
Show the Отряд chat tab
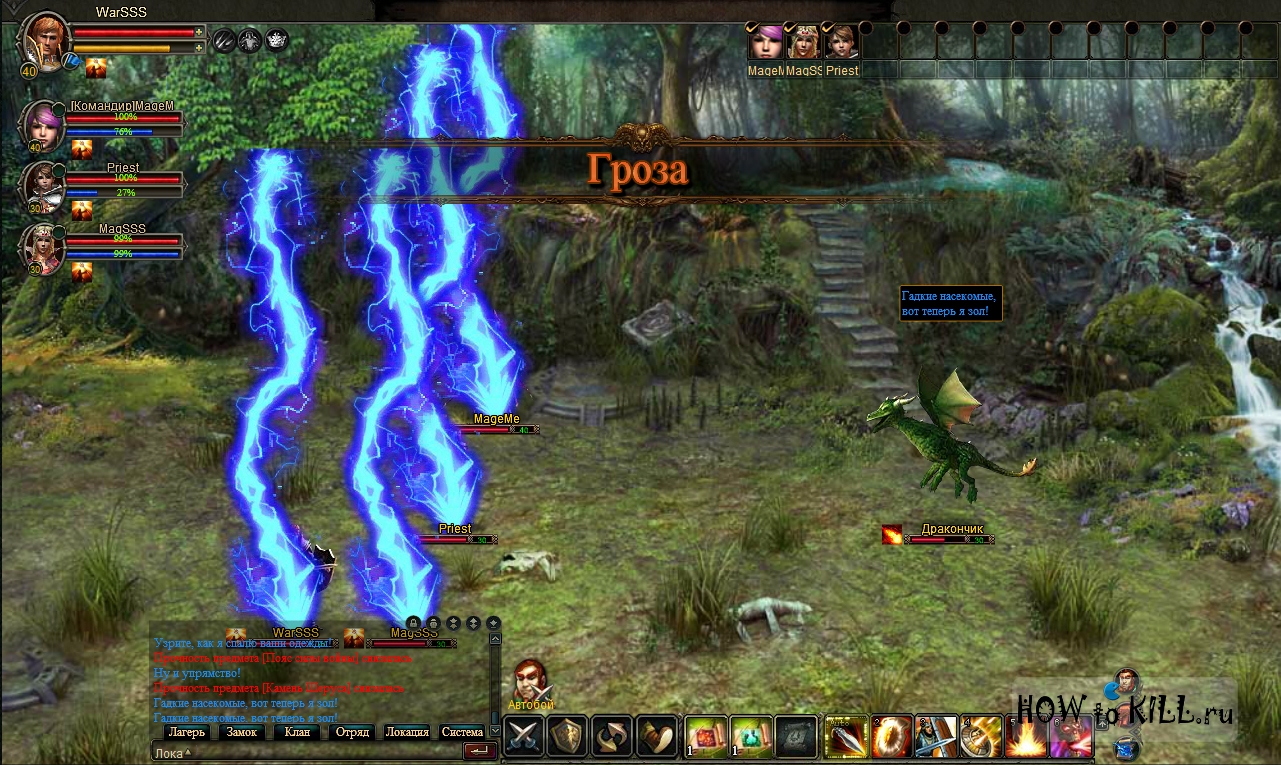pyautogui.click(x=352, y=732)
